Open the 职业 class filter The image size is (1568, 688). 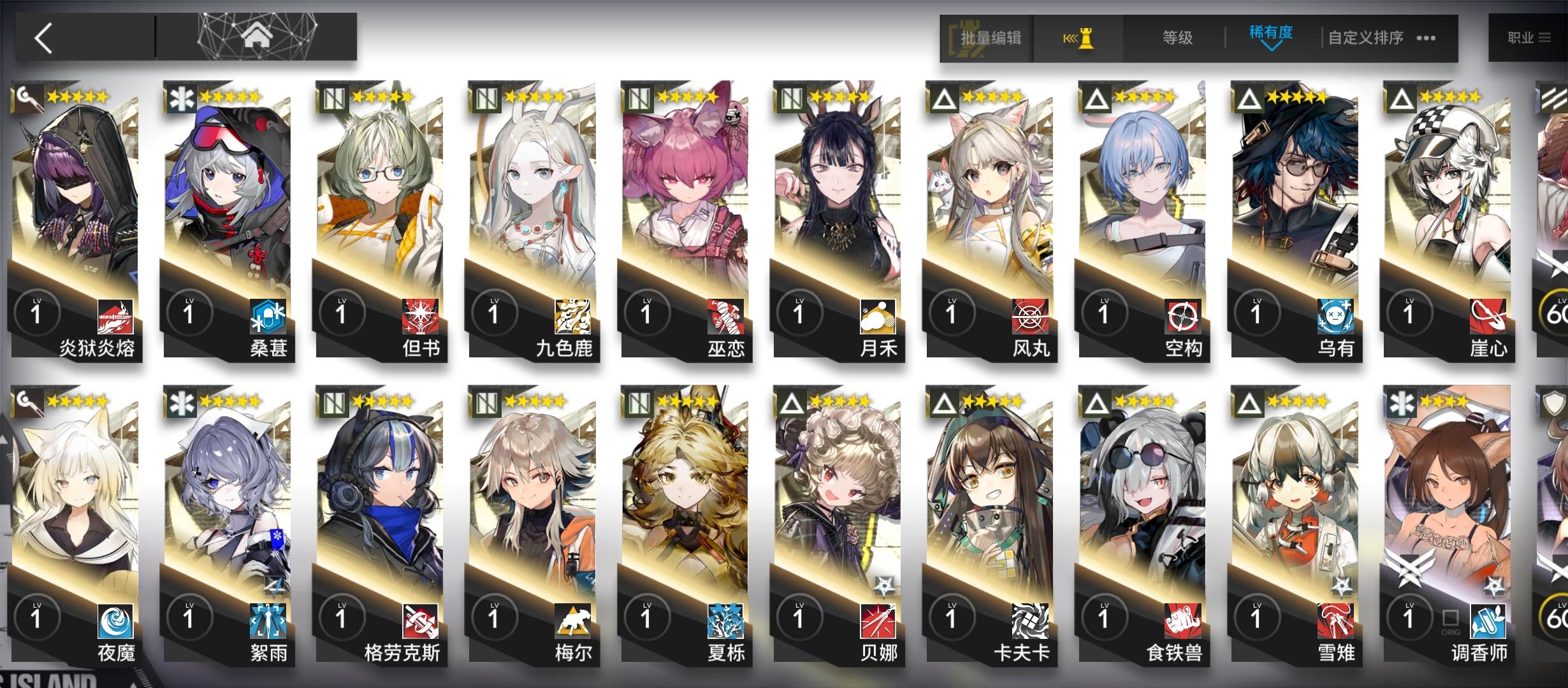(x=1528, y=36)
